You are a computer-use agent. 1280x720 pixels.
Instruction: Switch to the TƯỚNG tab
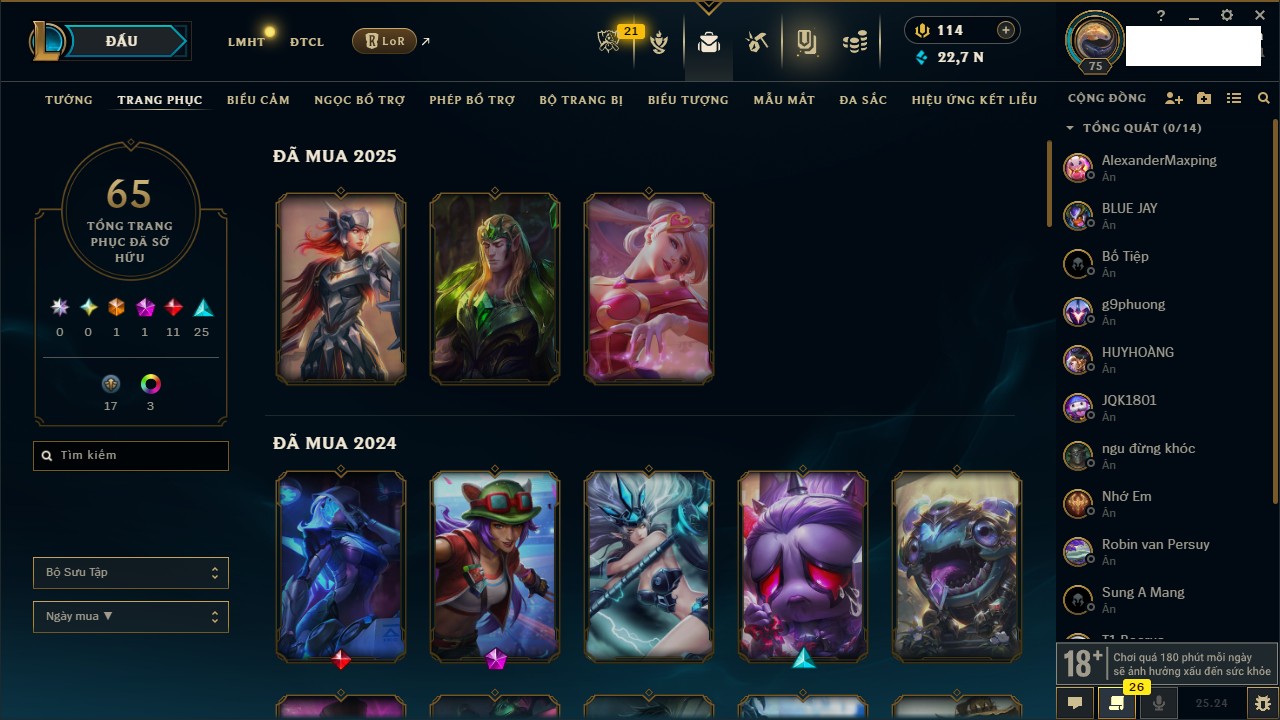[x=69, y=100]
